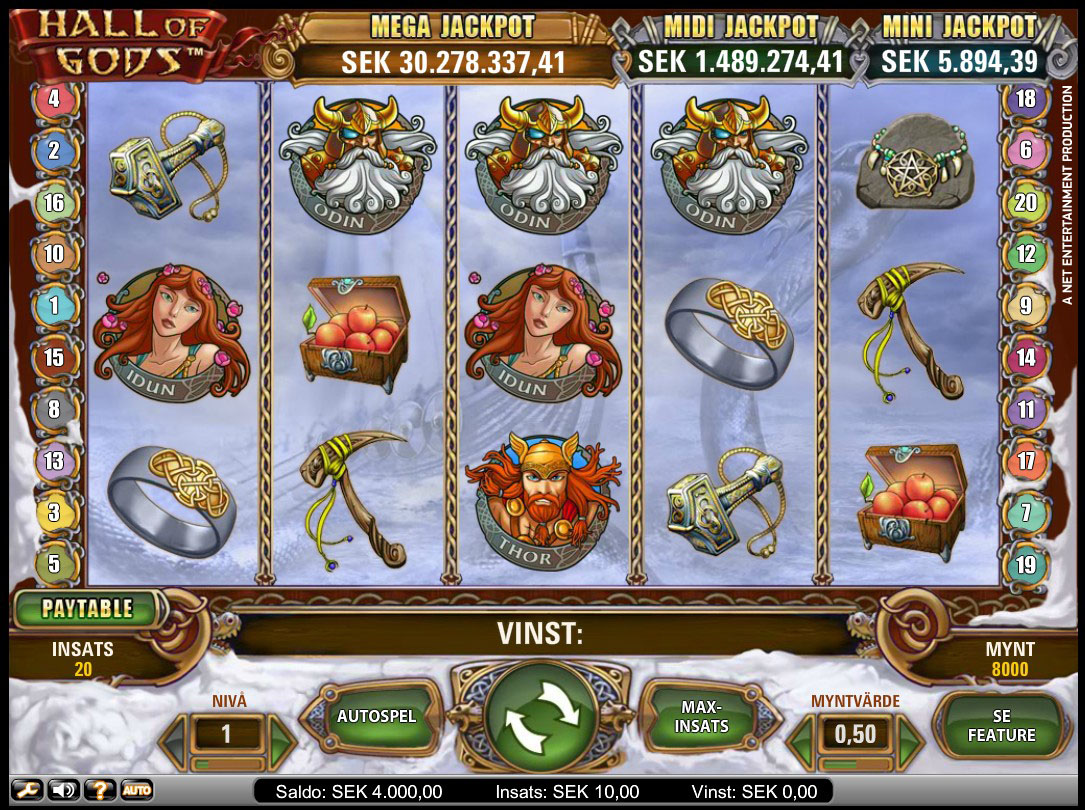Open help via question mark icon
1085x810 pixels.
pyautogui.click(x=98, y=790)
